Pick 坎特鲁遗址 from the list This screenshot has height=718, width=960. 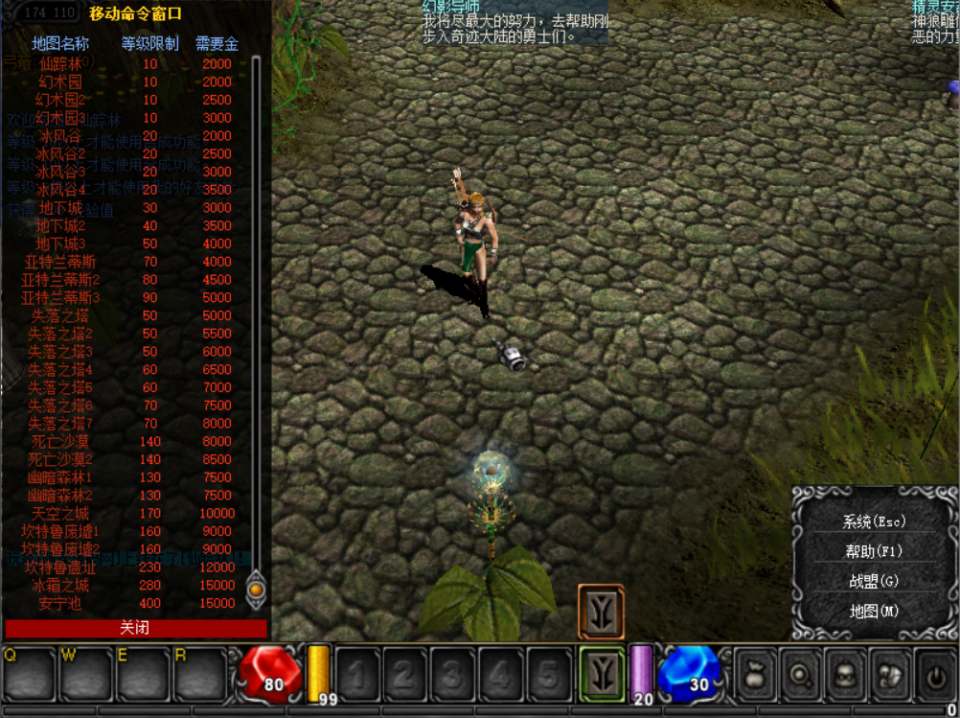[60, 567]
